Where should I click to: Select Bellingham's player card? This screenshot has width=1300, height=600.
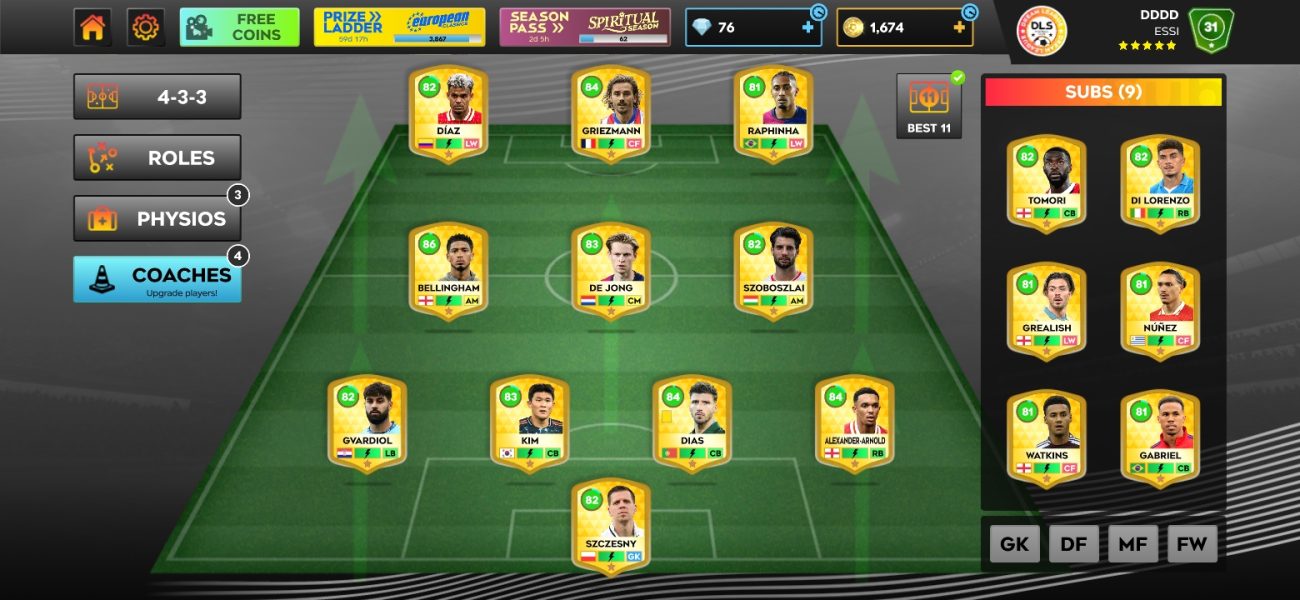click(448, 269)
